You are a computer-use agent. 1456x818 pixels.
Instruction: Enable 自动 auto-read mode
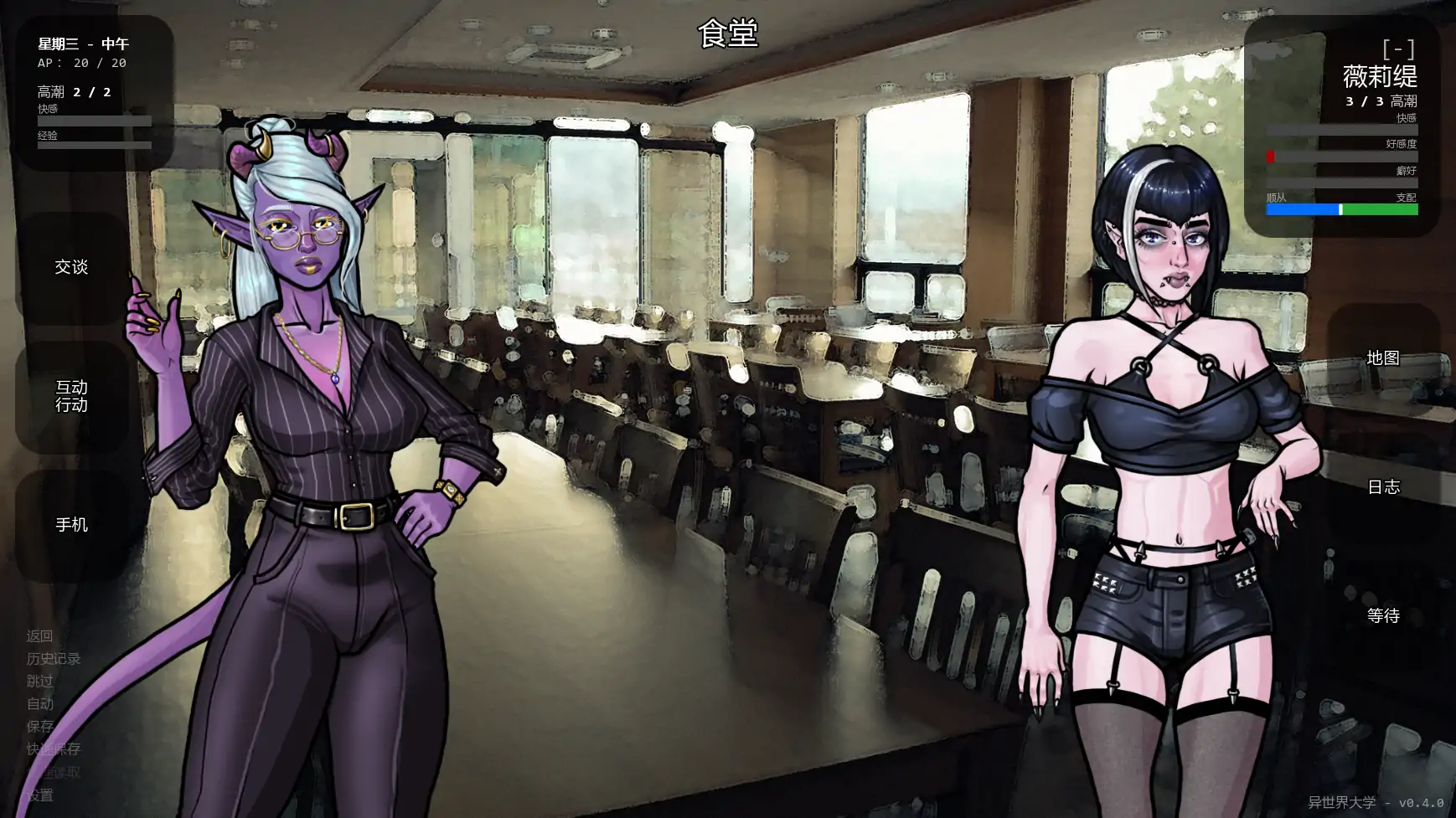pyautogui.click(x=39, y=704)
